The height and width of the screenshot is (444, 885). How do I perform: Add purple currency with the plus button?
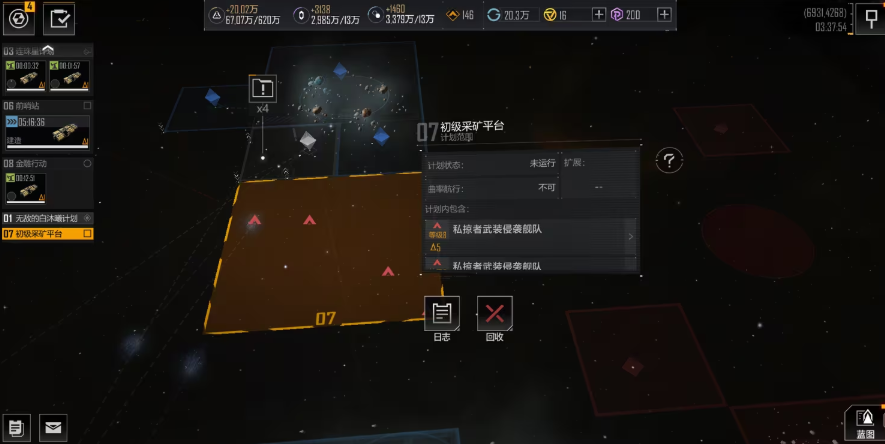(x=662, y=14)
